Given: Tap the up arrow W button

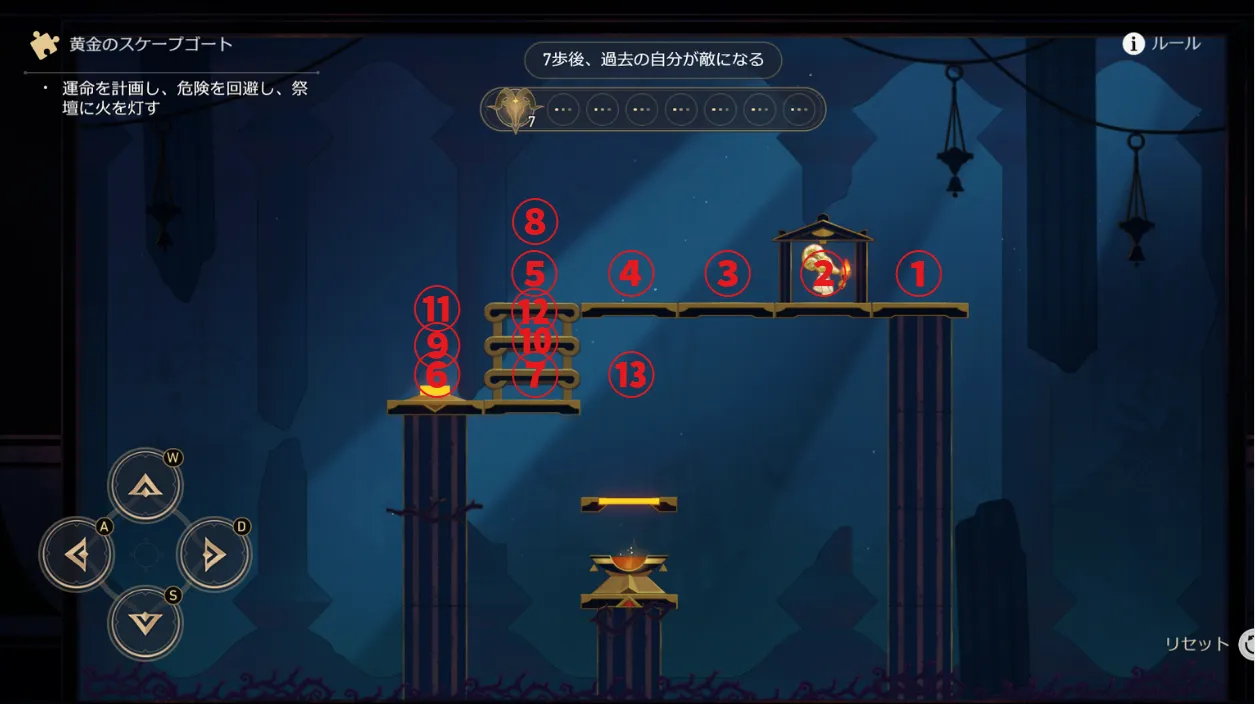Looking at the screenshot, I should pyautogui.click(x=146, y=486).
